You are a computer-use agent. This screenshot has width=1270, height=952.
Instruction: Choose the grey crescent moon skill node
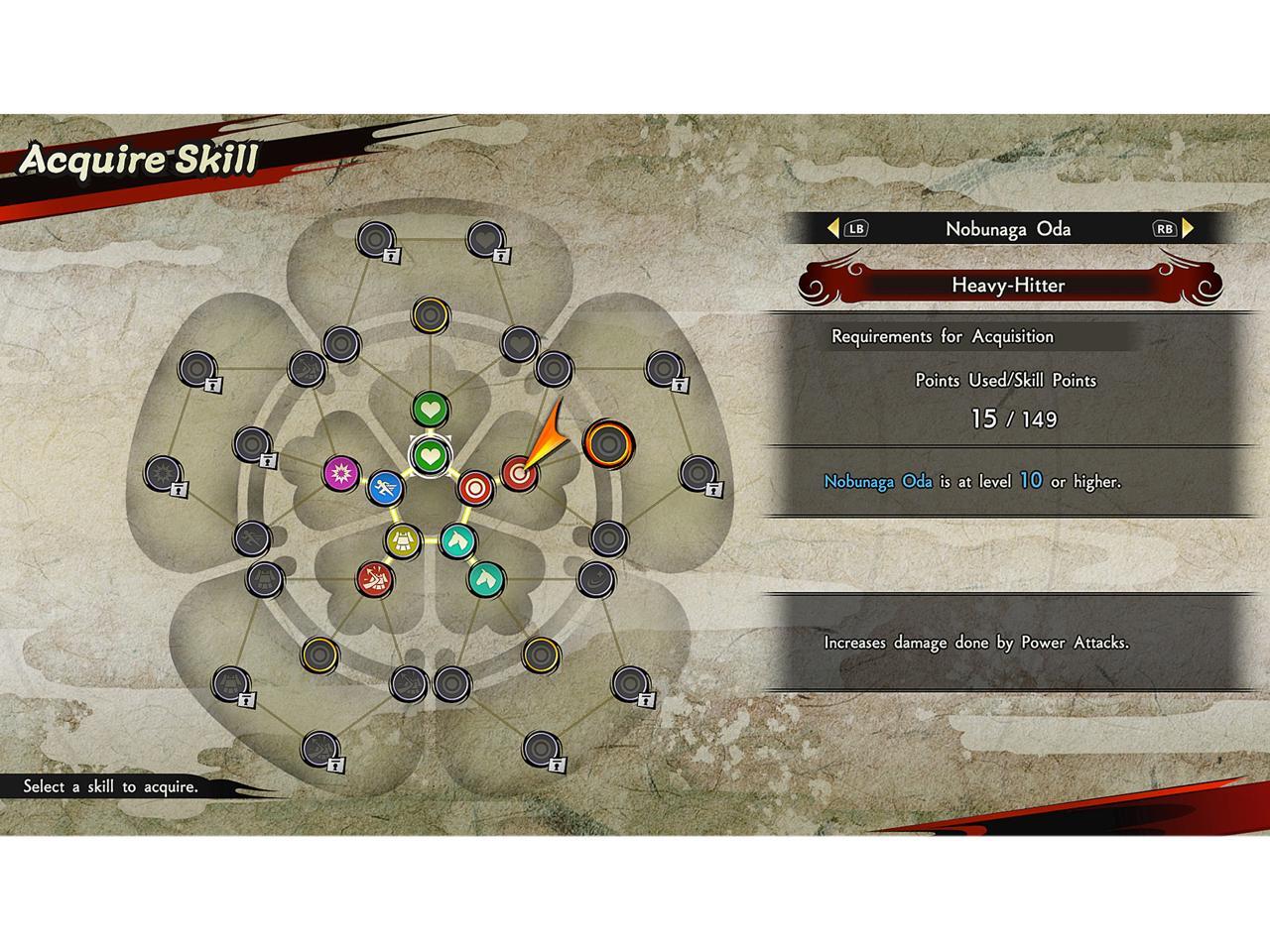click(x=594, y=578)
